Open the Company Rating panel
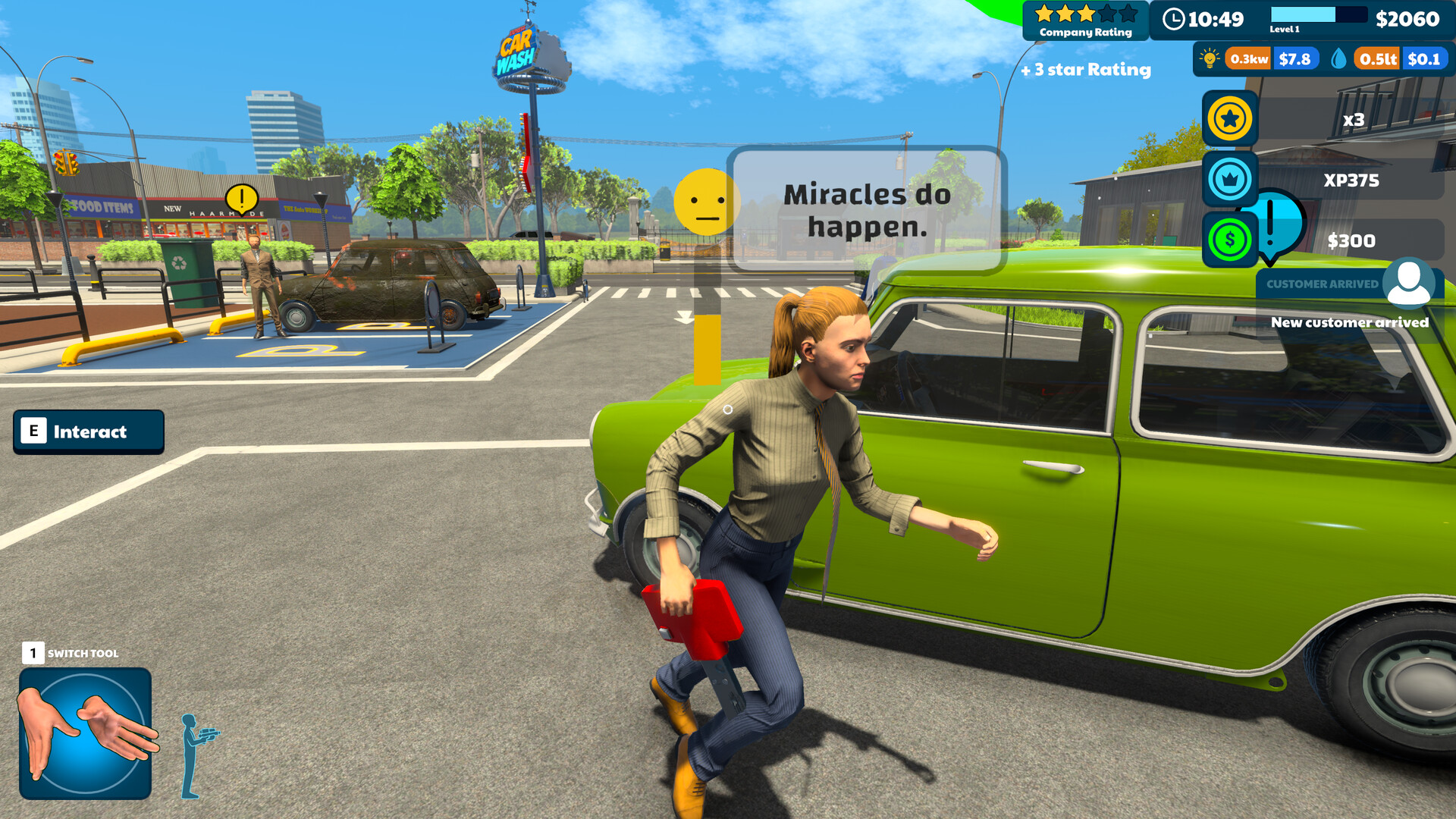Viewport: 1456px width, 819px height. [1084, 20]
